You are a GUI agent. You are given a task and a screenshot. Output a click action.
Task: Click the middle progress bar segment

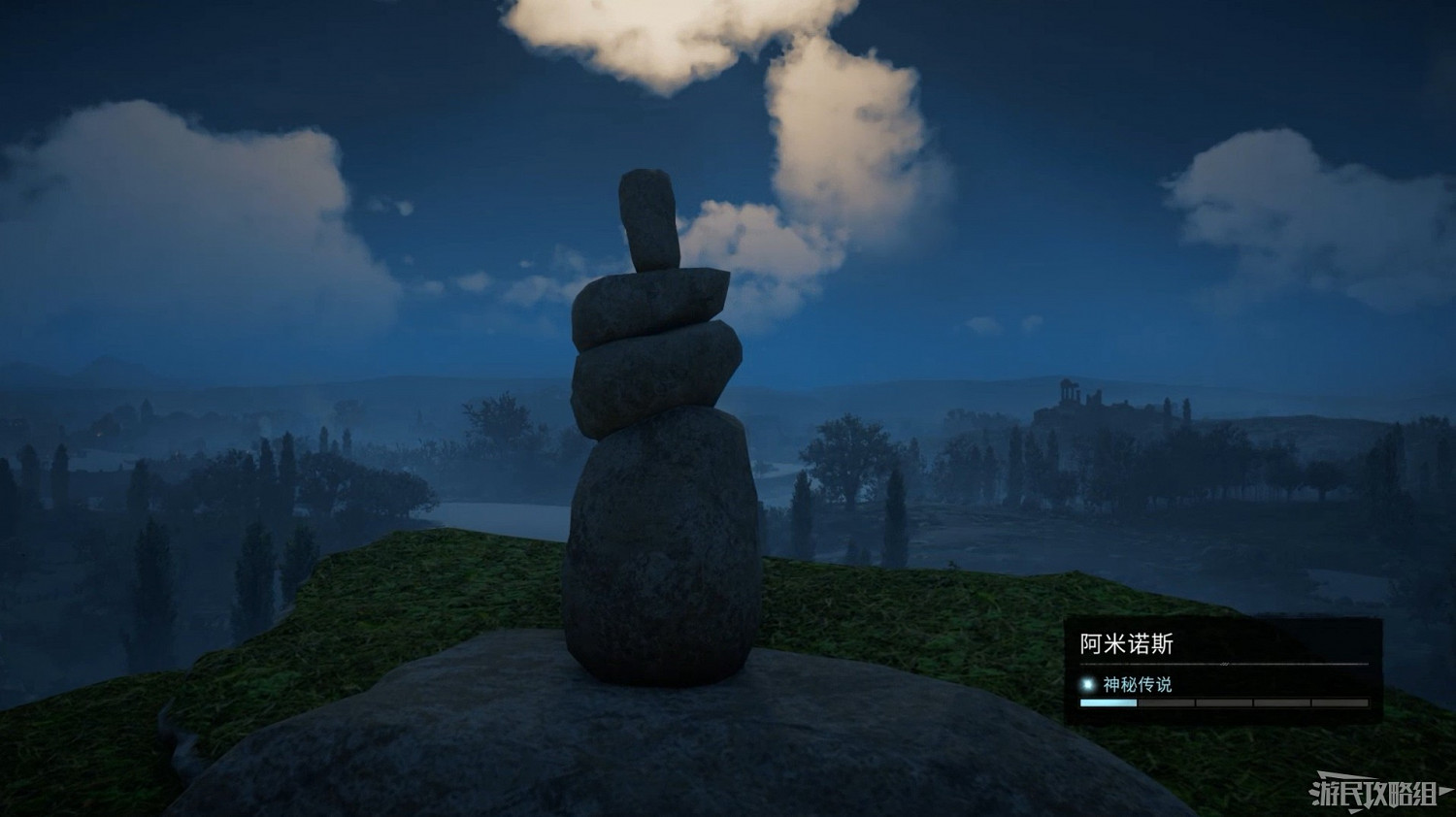[x=1225, y=703]
